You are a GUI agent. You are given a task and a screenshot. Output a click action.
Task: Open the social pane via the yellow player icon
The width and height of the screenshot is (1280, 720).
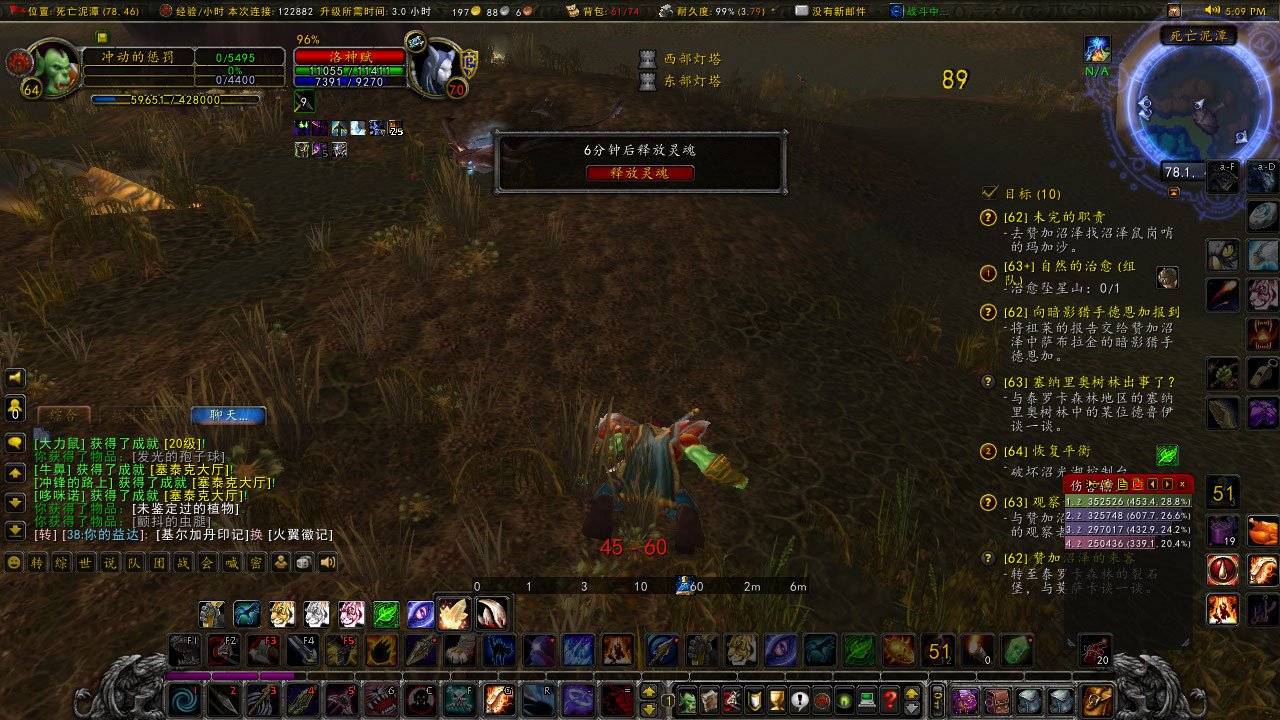click(x=280, y=562)
